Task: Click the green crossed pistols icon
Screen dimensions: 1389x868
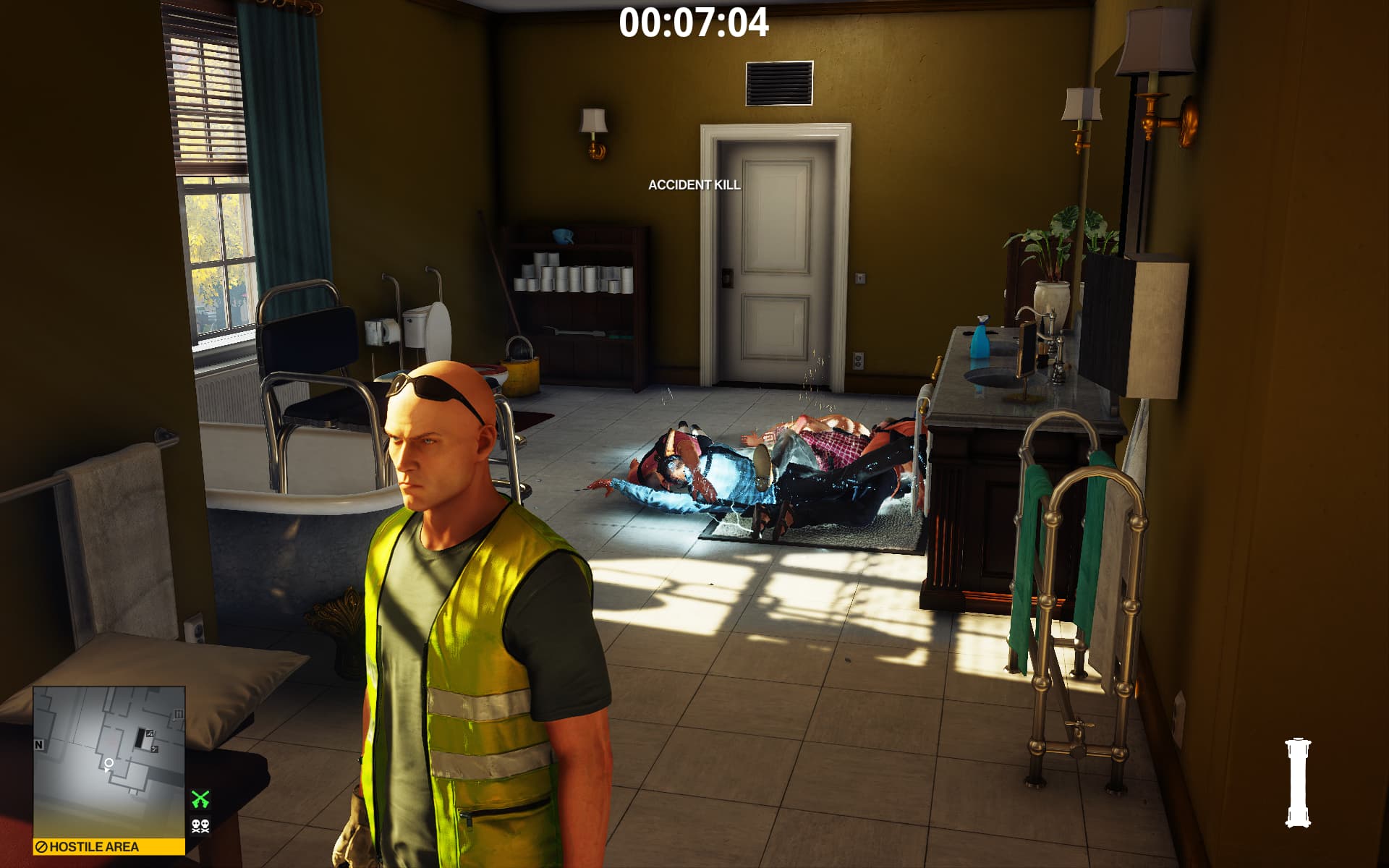Action: [x=200, y=799]
